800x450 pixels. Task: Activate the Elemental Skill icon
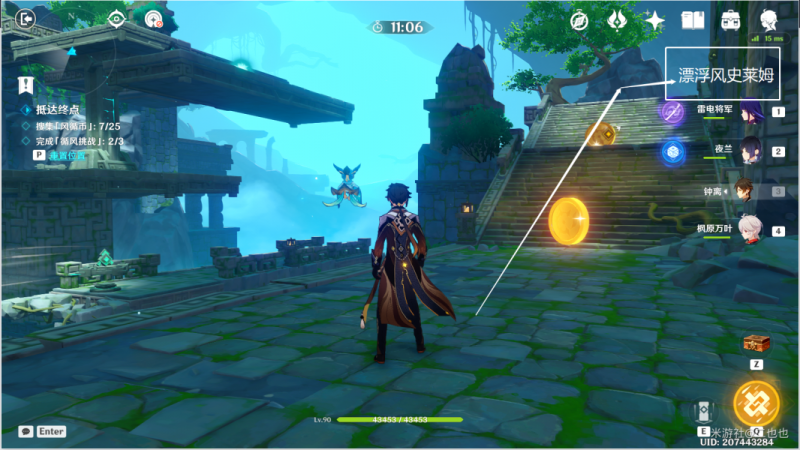(x=703, y=410)
